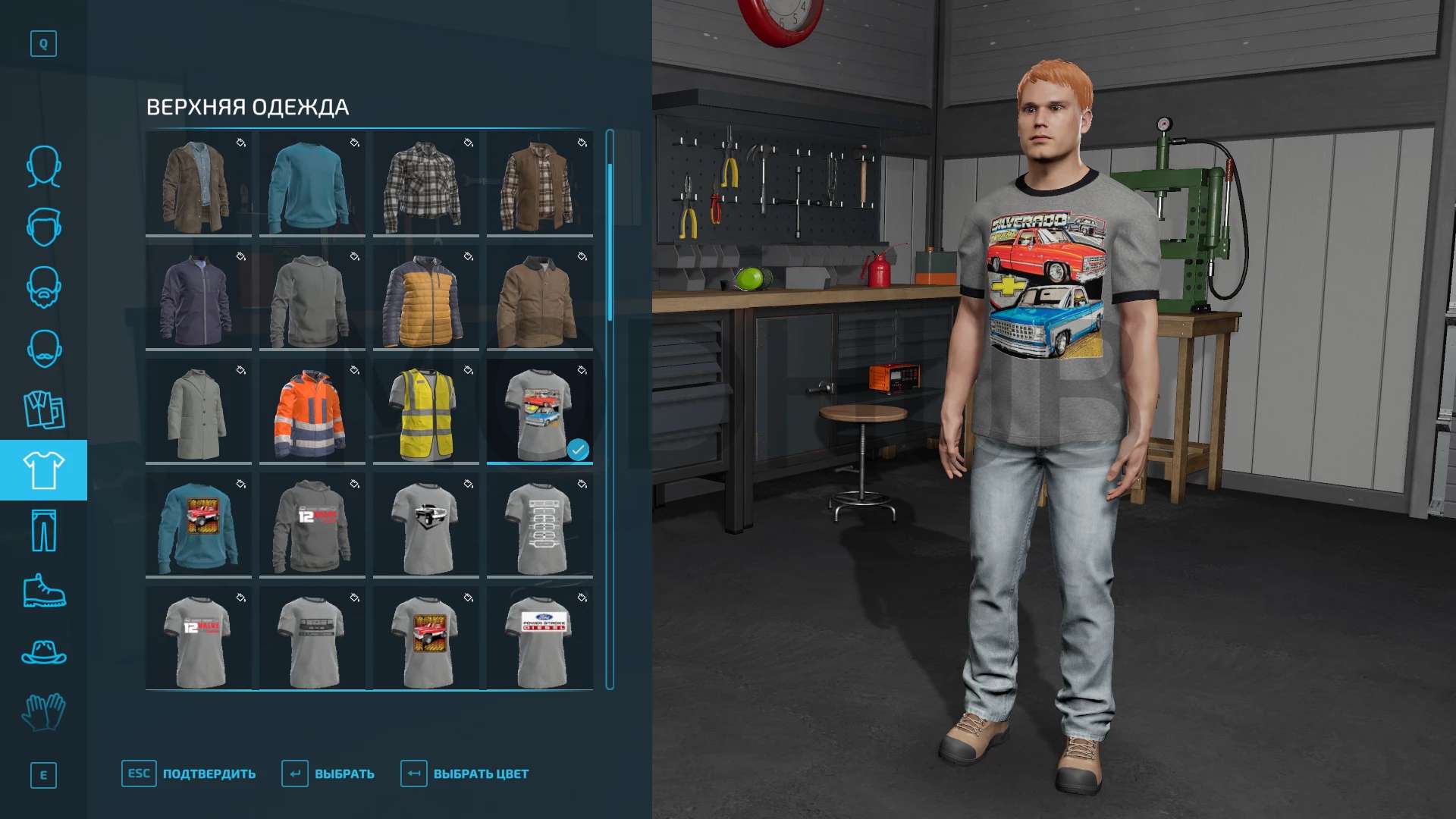This screenshot has width=1456, height=819.
Task: Choose the Ford Power Stroke Diesel t-shirt
Action: click(x=539, y=639)
